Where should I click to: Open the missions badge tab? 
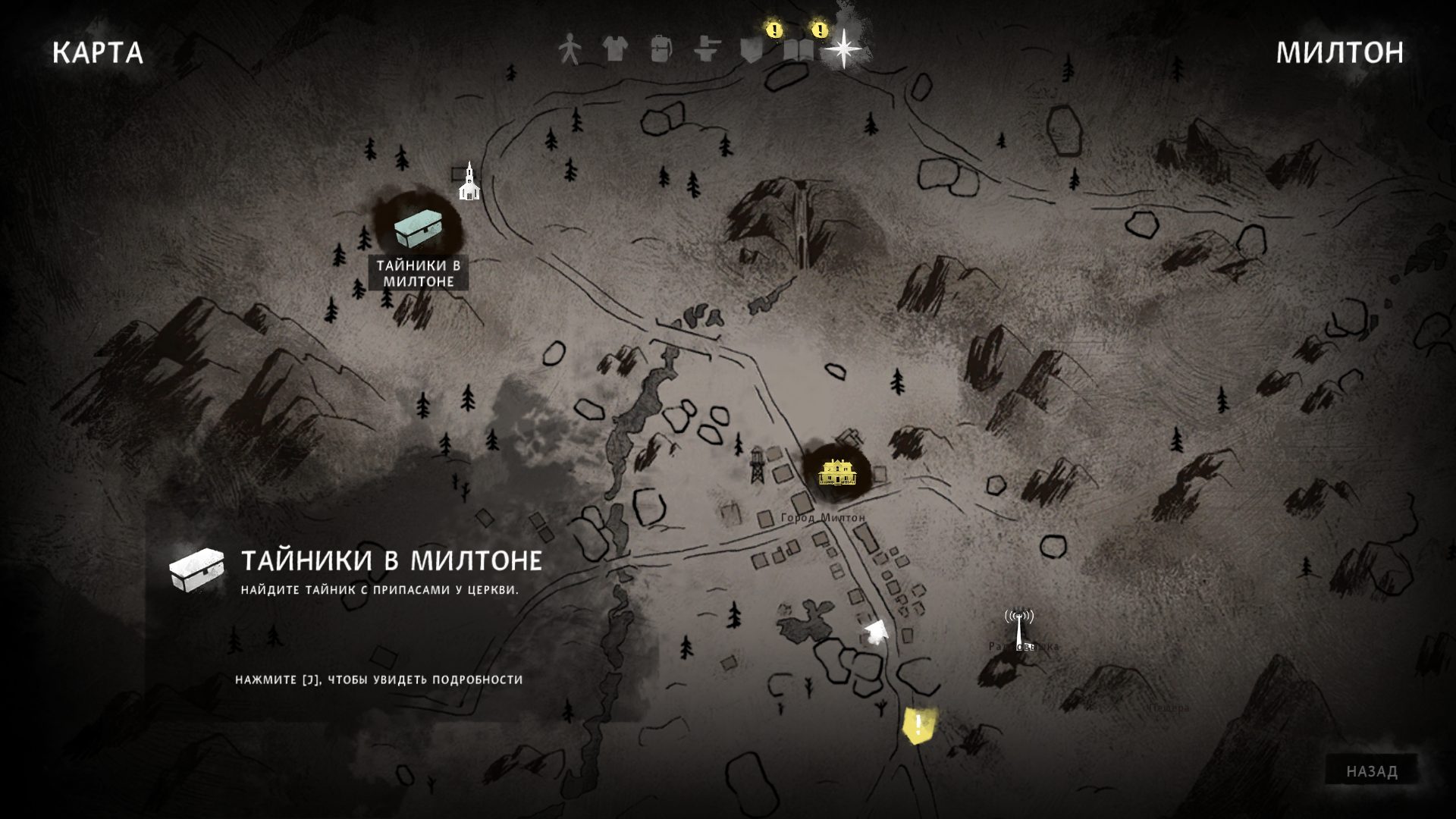click(751, 49)
